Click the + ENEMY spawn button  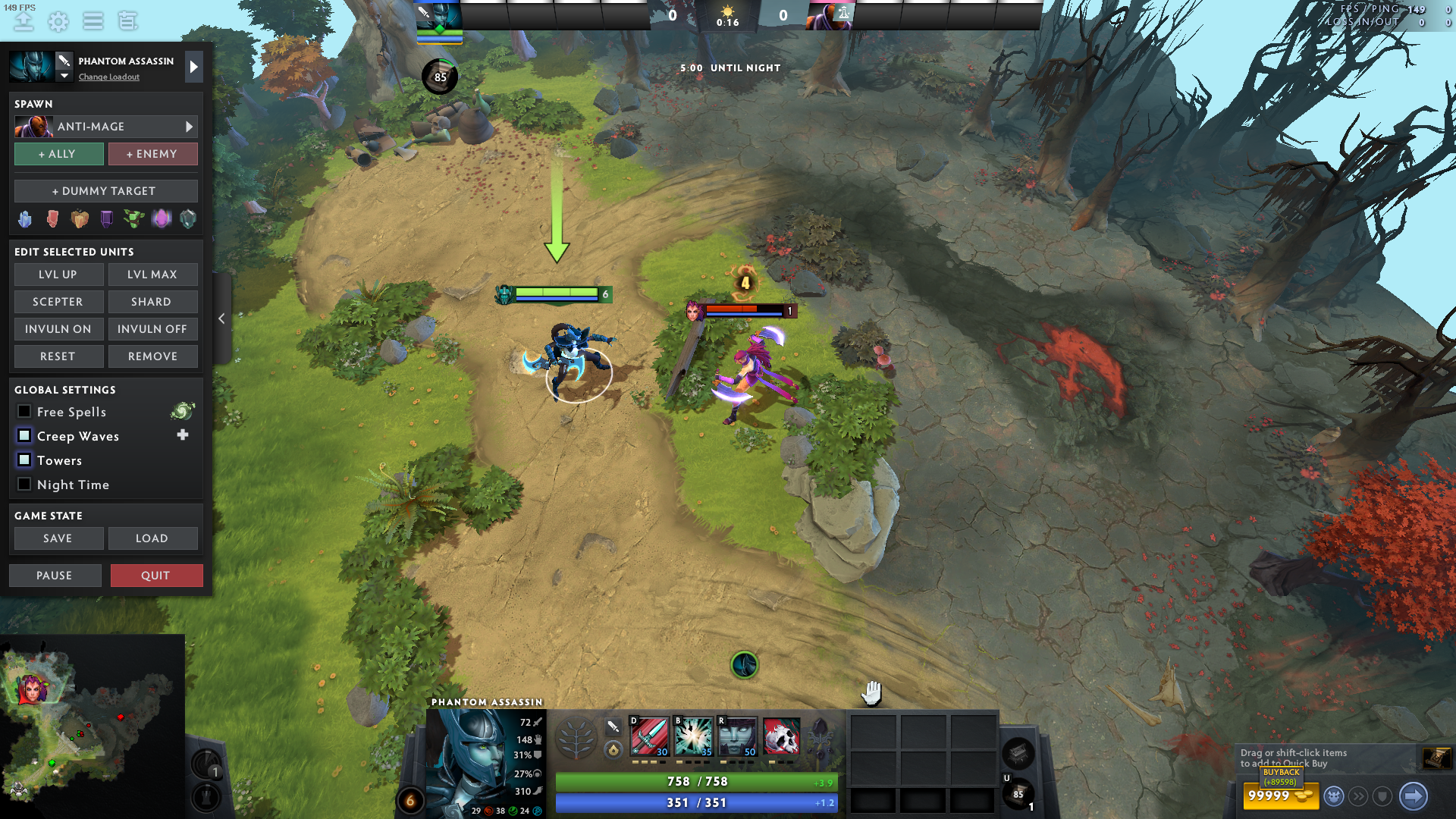pyautogui.click(x=152, y=154)
